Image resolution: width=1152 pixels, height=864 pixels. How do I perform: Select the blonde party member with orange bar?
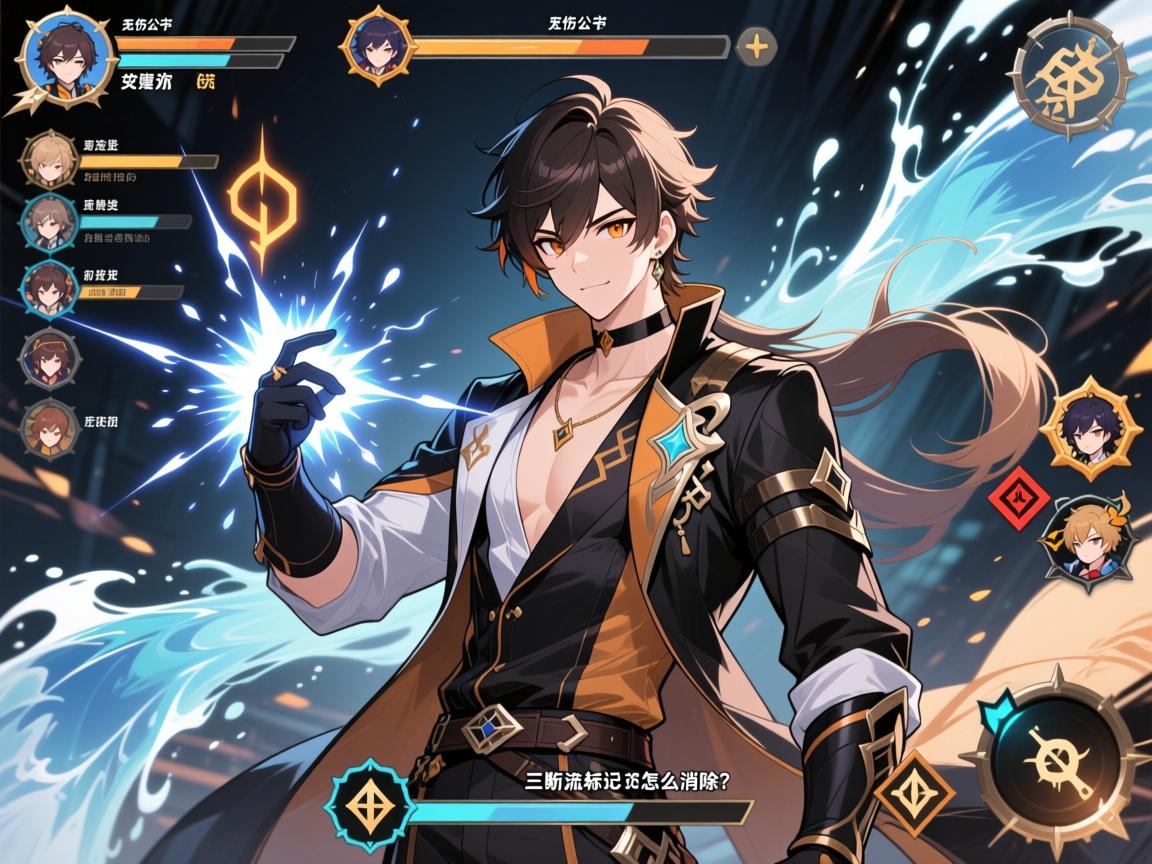click(x=48, y=159)
